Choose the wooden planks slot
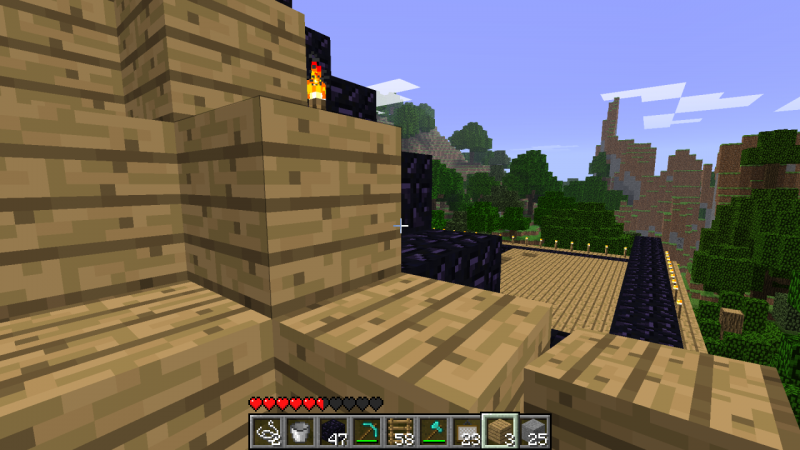 501,431
